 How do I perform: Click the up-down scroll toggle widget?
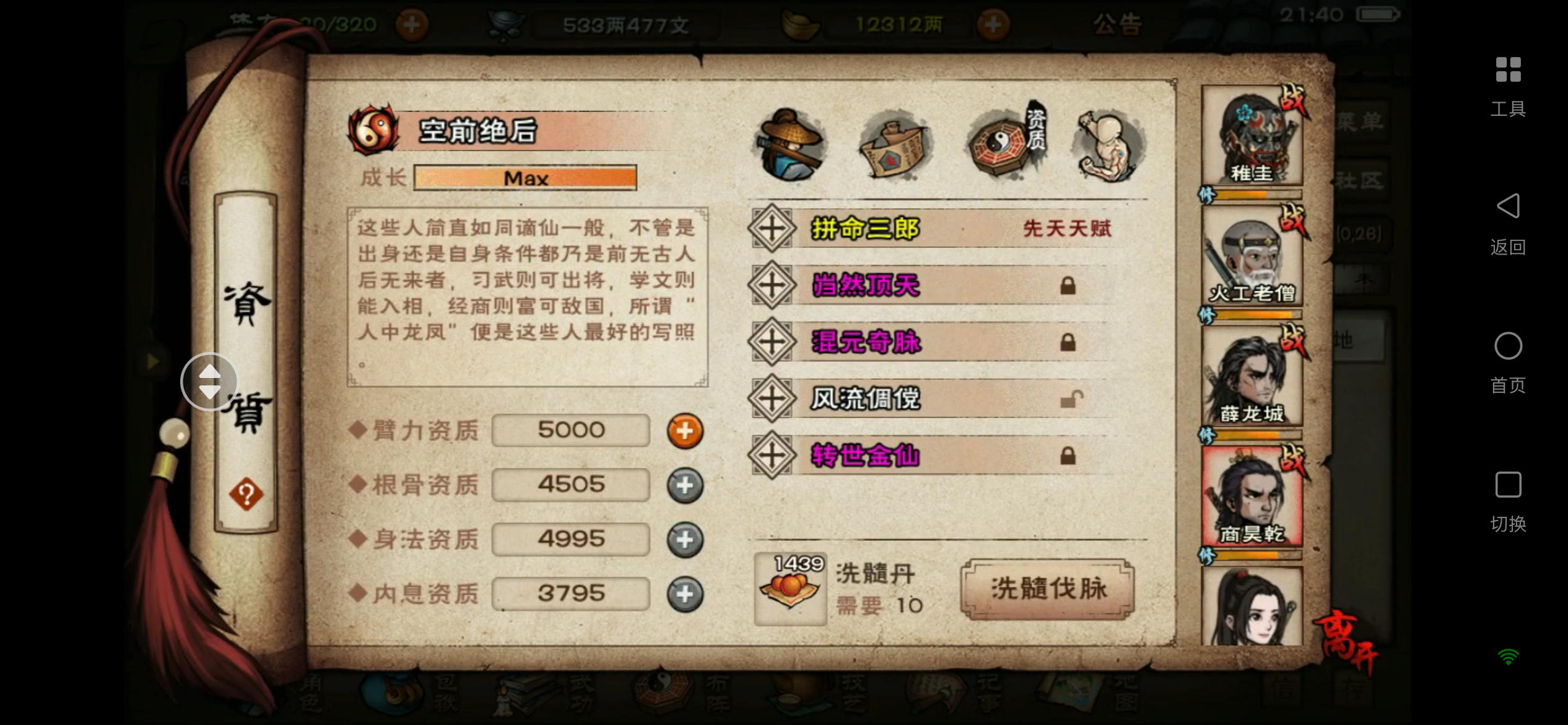[x=209, y=382]
